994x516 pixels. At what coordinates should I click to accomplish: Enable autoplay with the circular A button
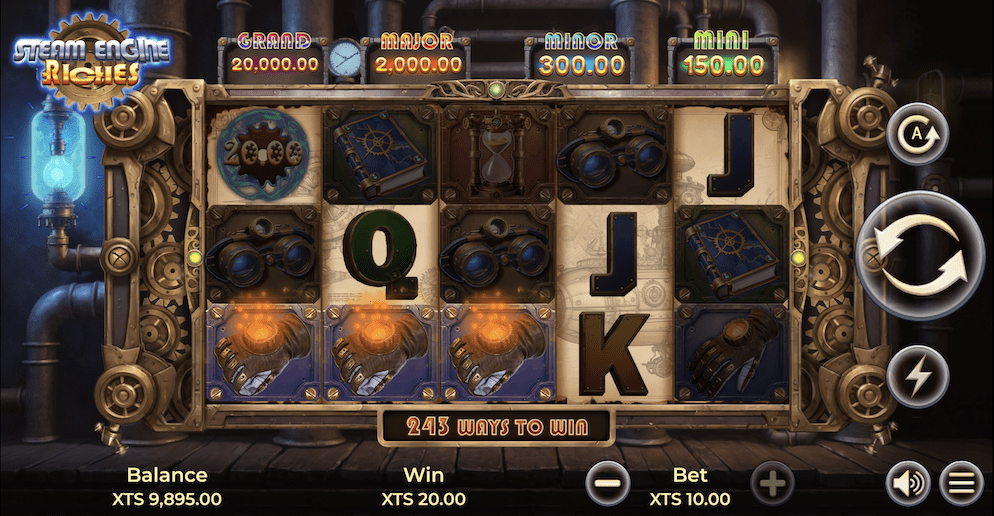coord(917,134)
